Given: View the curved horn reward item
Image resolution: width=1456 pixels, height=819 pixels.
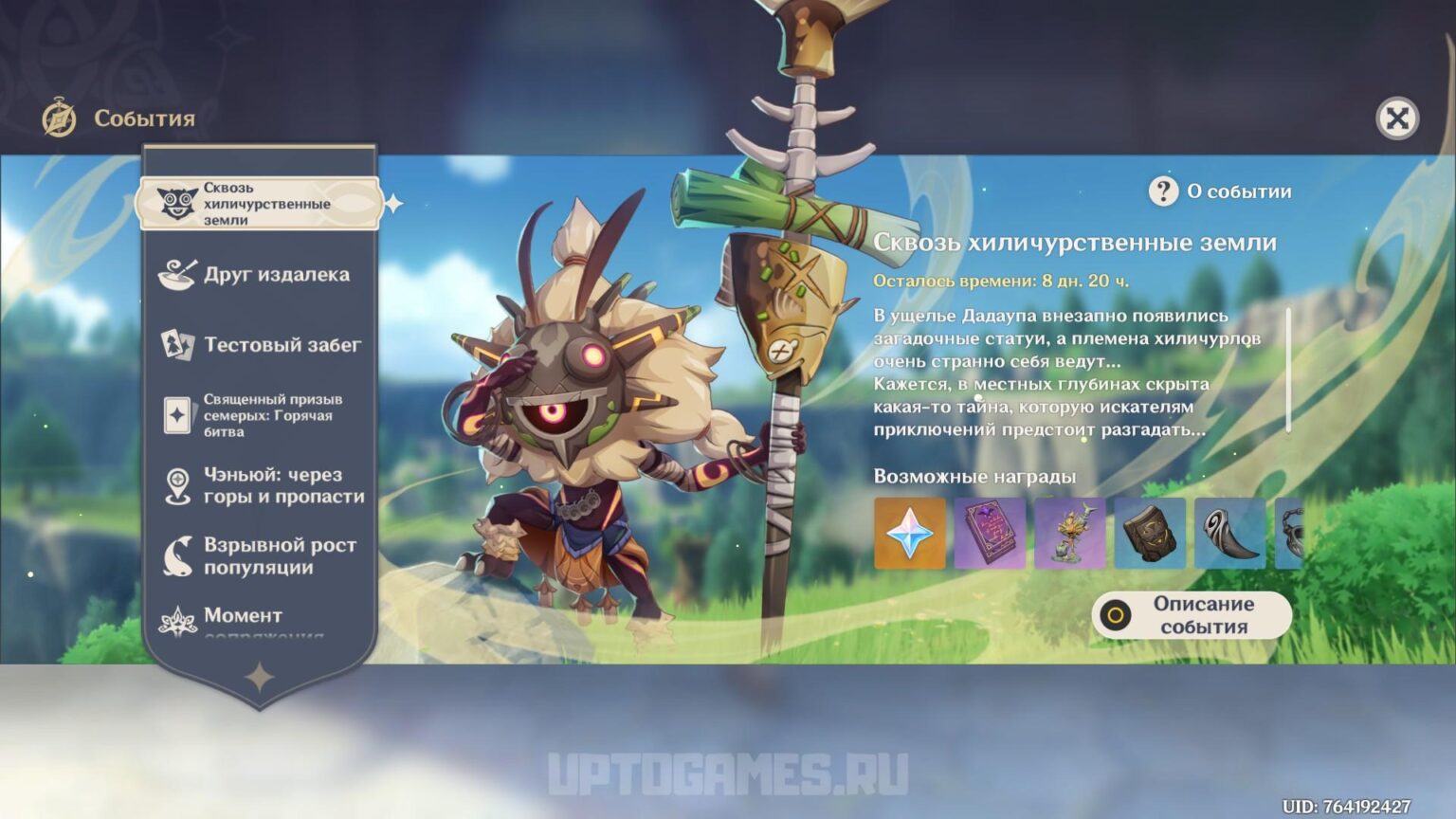Looking at the screenshot, I should pyautogui.click(x=1229, y=534).
